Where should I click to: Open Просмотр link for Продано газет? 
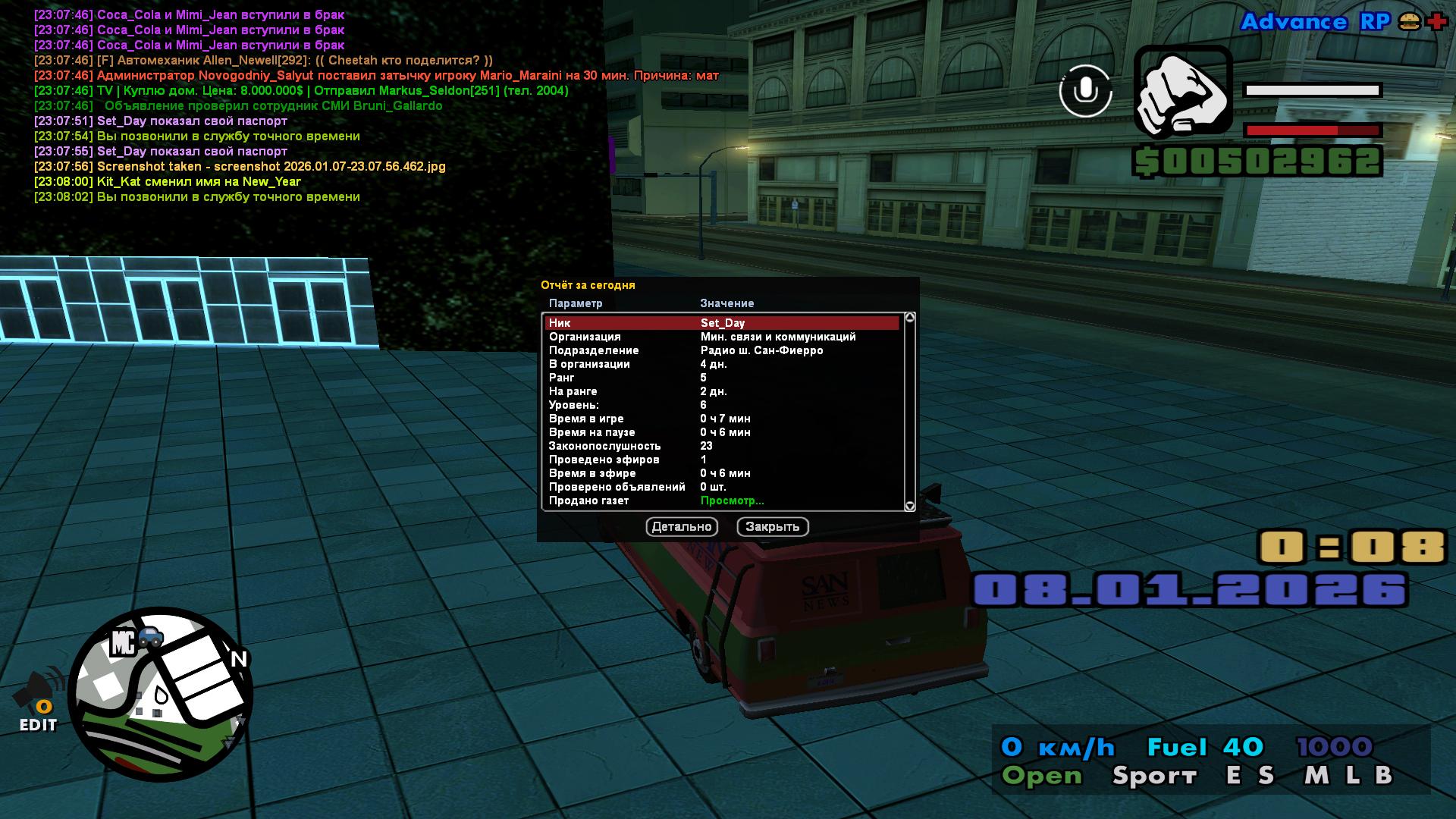(x=732, y=500)
